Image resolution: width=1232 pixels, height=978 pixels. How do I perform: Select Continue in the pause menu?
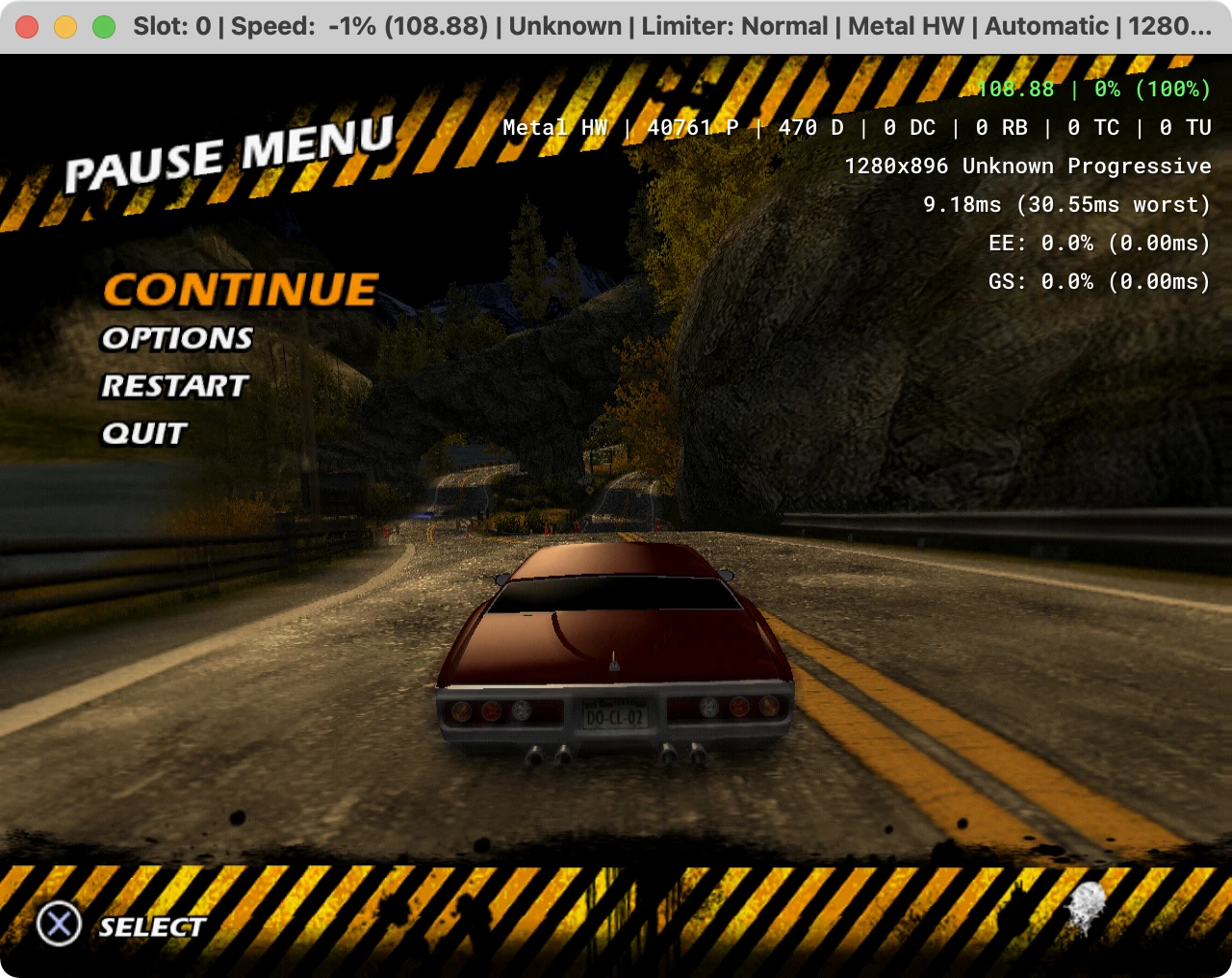[241, 290]
